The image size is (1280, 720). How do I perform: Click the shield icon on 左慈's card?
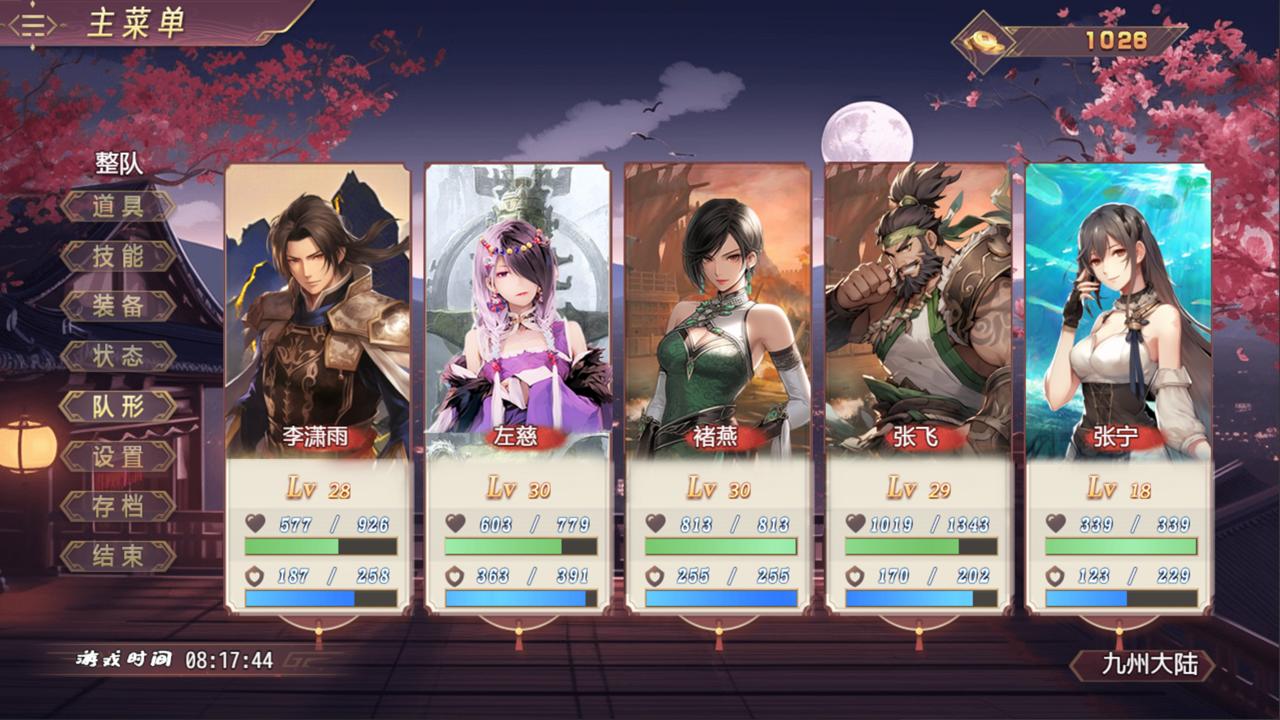[x=453, y=577]
